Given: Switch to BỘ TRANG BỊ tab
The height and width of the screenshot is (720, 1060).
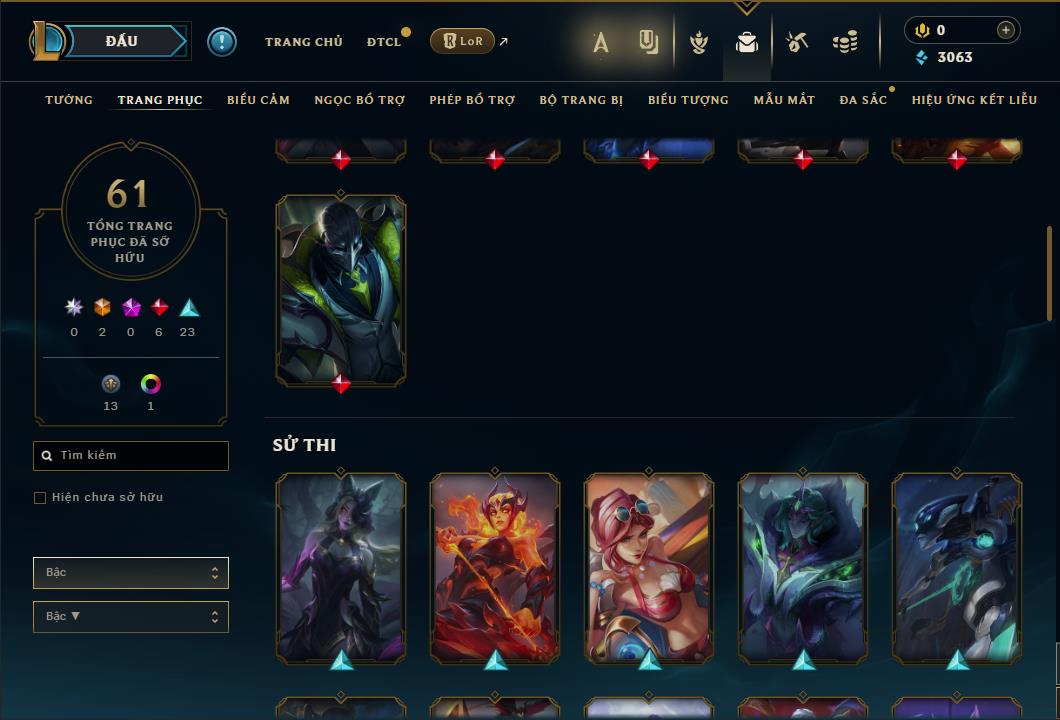Looking at the screenshot, I should pyautogui.click(x=581, y=100).
